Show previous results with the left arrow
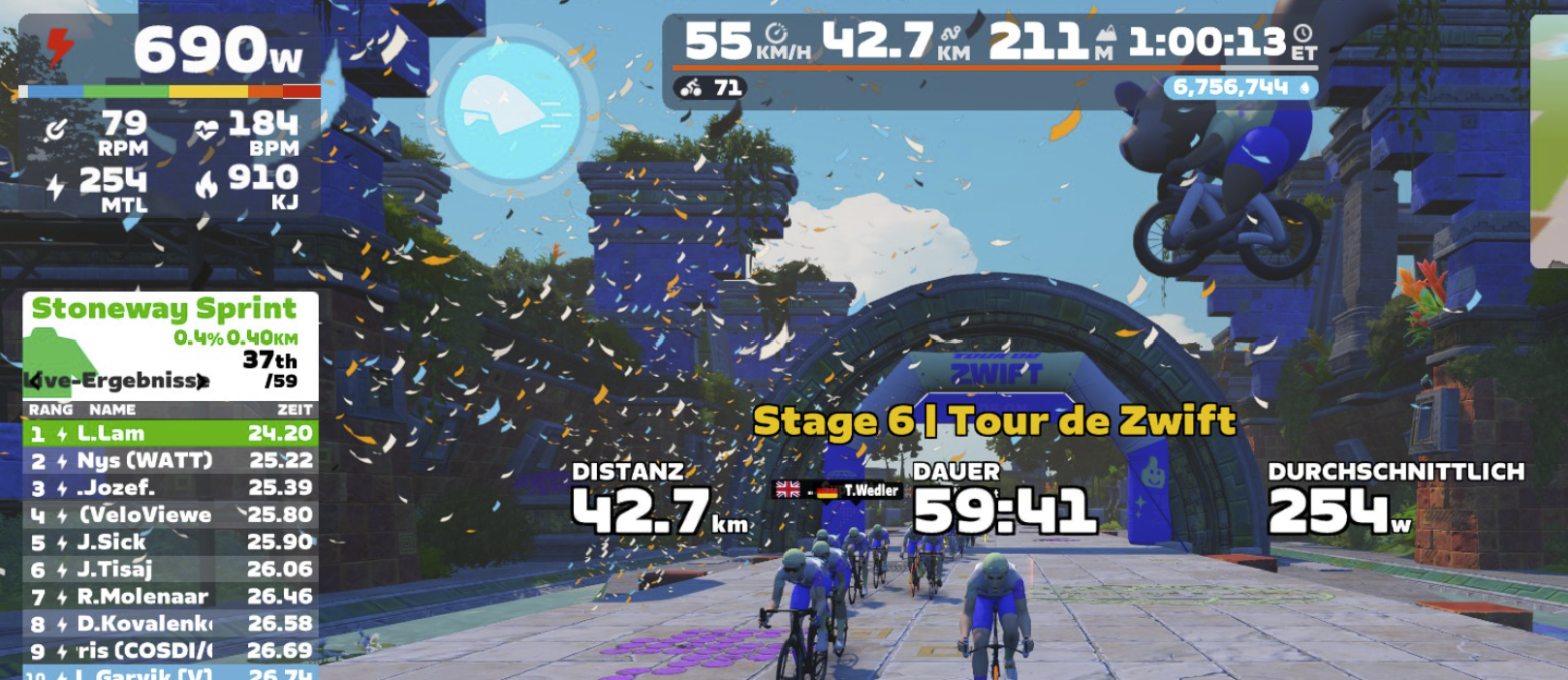 pos(35,381)
